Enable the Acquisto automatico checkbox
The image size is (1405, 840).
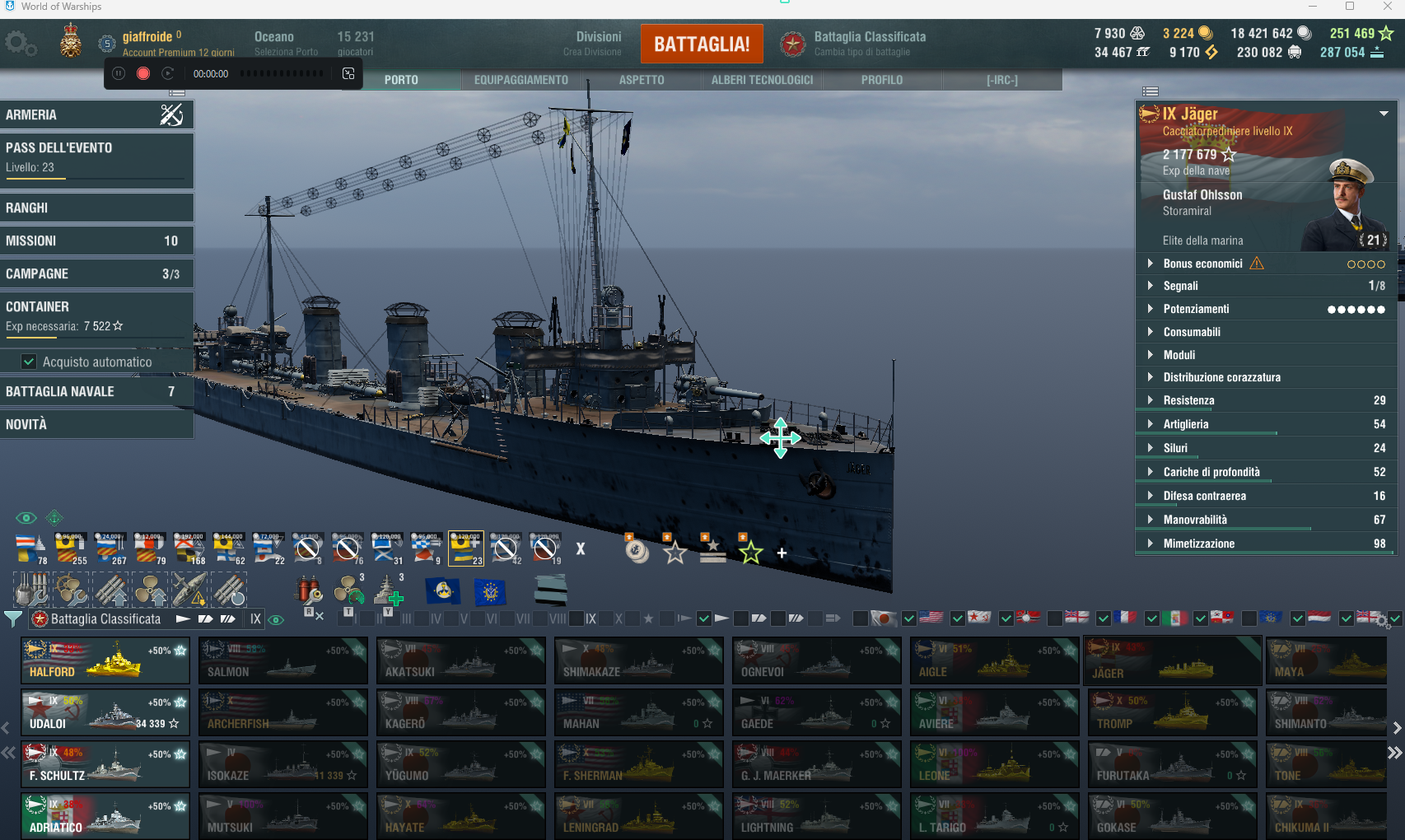tap(29, 362)
